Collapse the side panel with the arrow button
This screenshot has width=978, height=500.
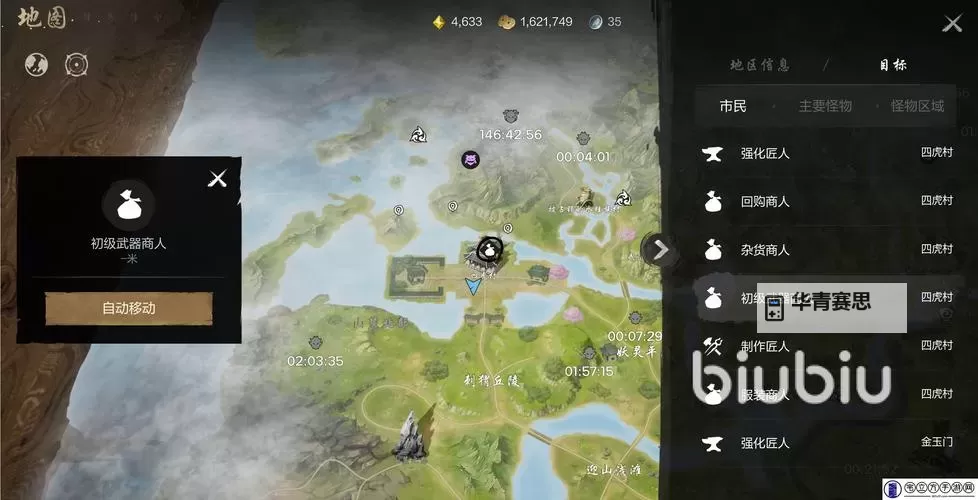(x=659, y=250)
